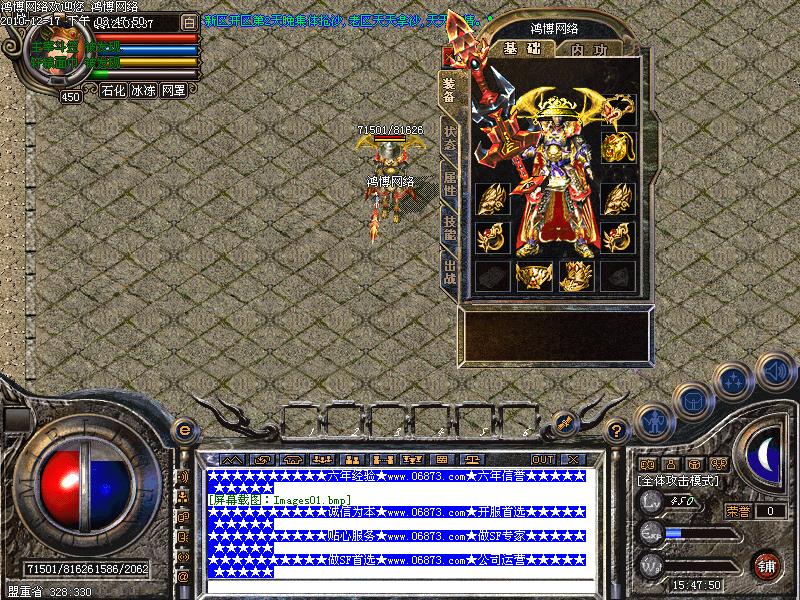800x600 pixels.
Task: Open the red 铺 shop button
Action: pyautogui.click(x=767, y=564)
